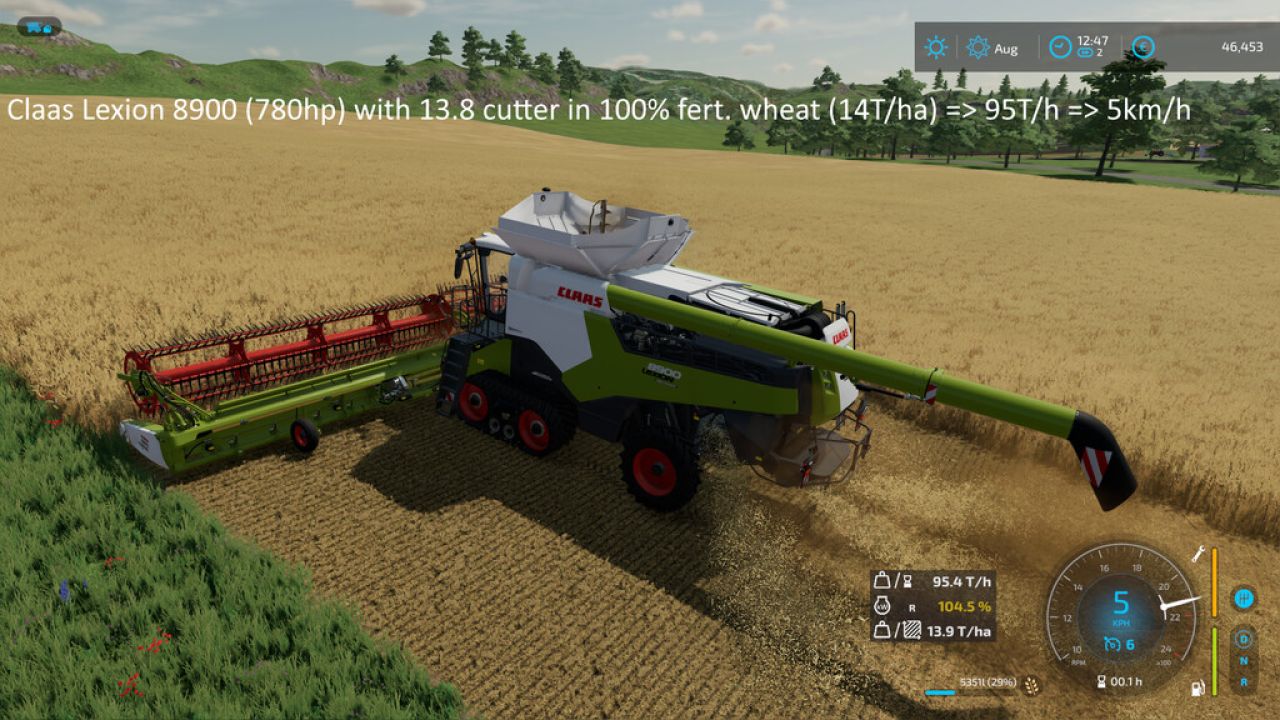Enable D drive mode on the shifter panel

click(x=1242, y=638)
